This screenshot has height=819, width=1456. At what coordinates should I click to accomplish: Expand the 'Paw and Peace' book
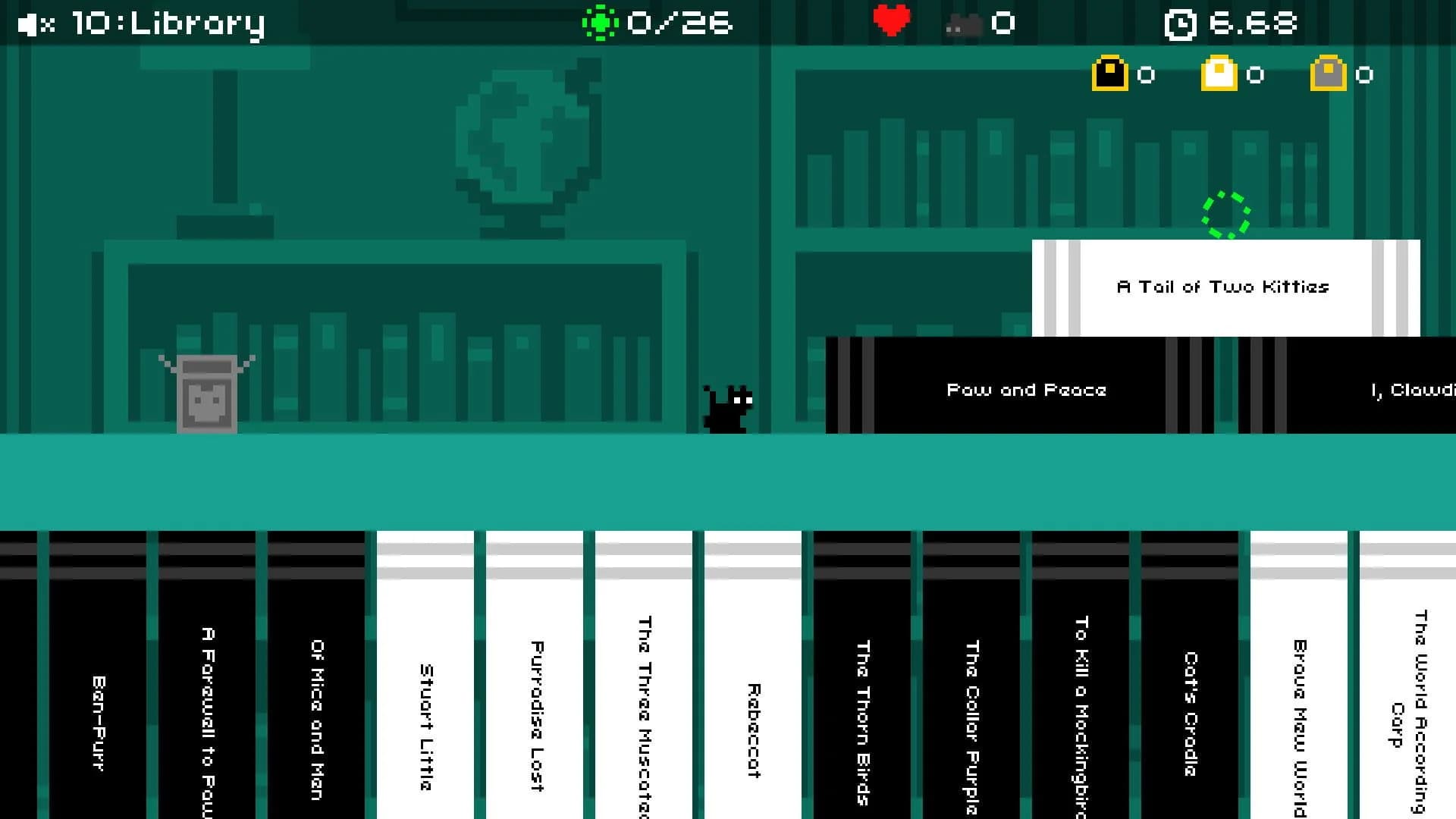point(1028,389)
